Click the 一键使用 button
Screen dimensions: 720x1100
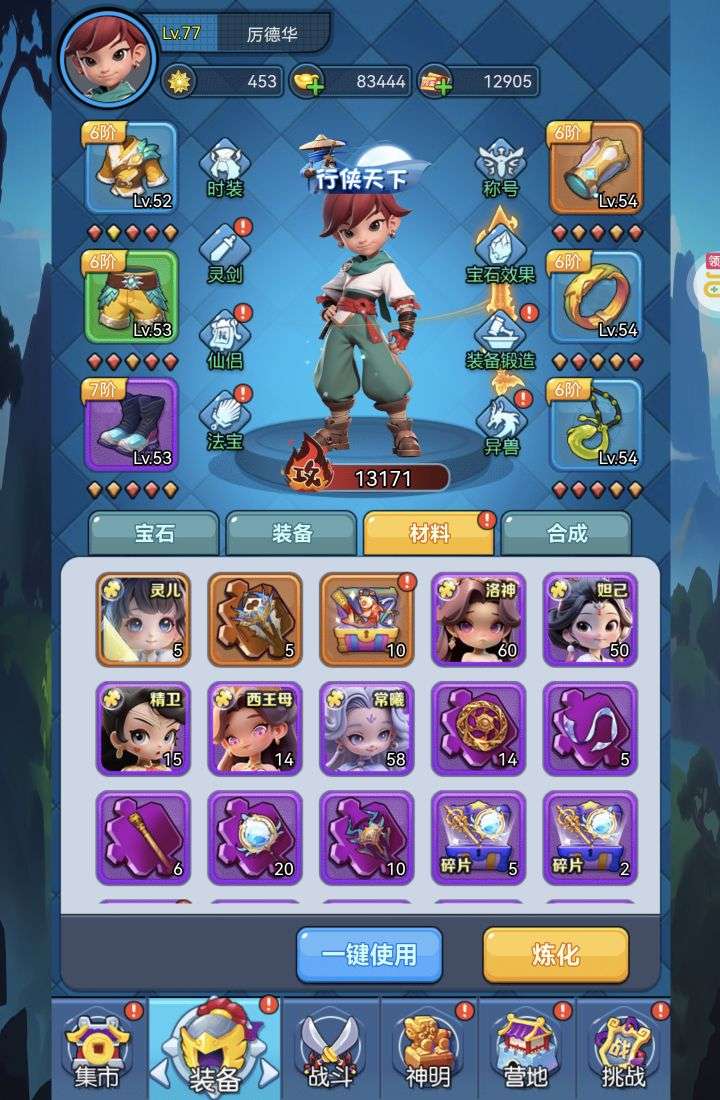[x=369, y=954]
